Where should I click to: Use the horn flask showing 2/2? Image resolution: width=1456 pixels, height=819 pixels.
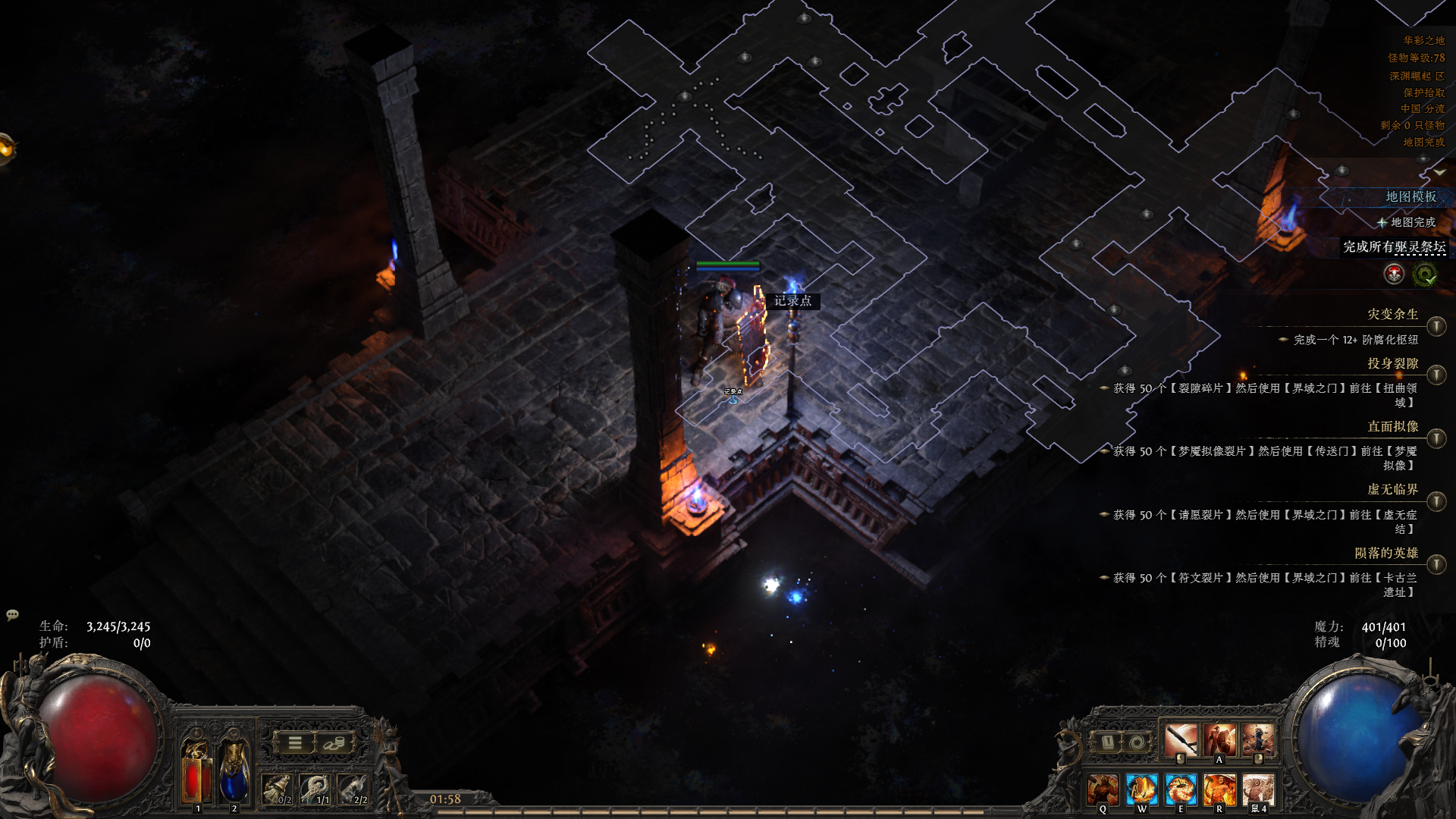click(353, 789)
